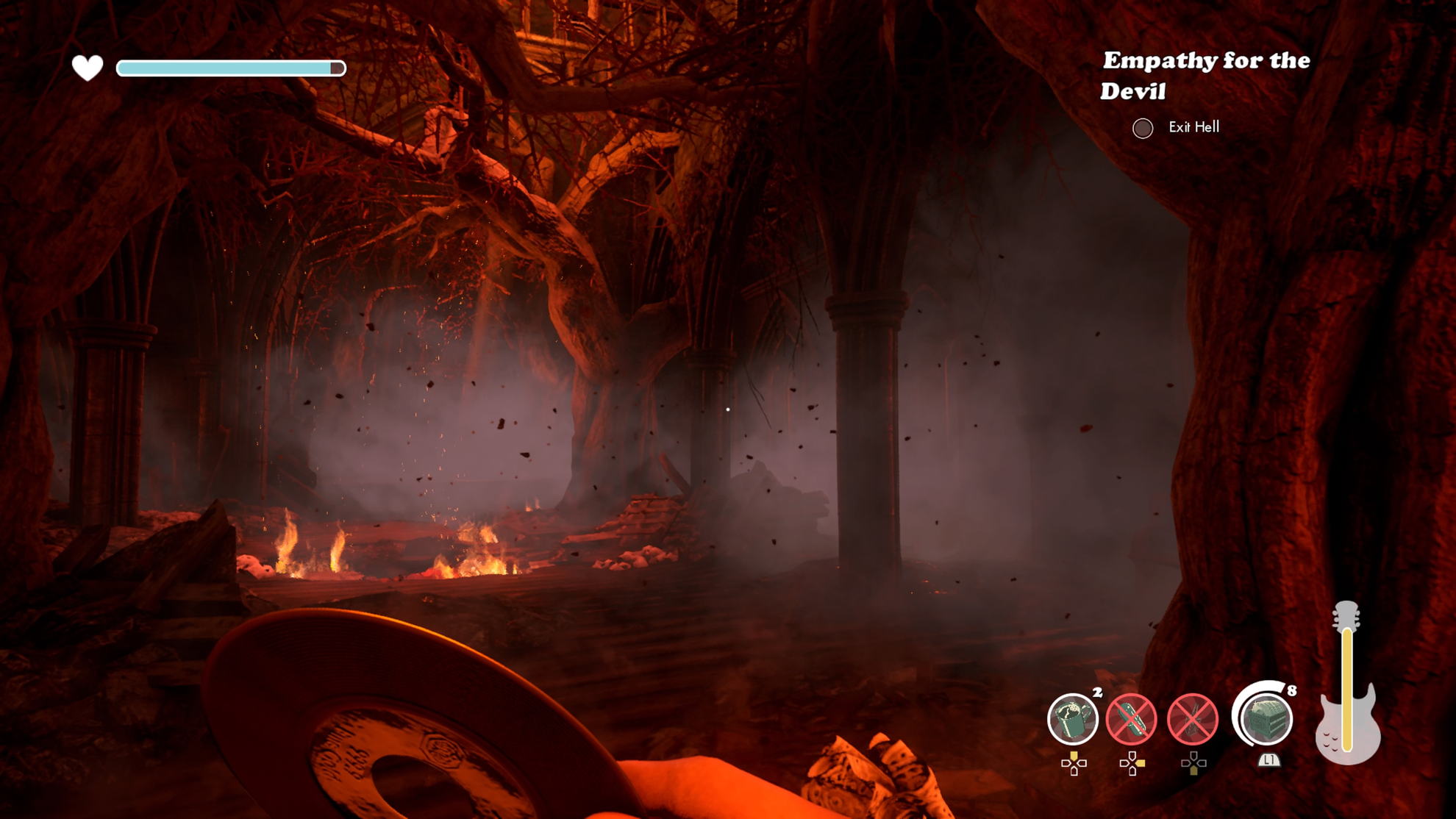Click the d-pad right prompt icon
The image size is (1456, 819).
[1133, 762]
